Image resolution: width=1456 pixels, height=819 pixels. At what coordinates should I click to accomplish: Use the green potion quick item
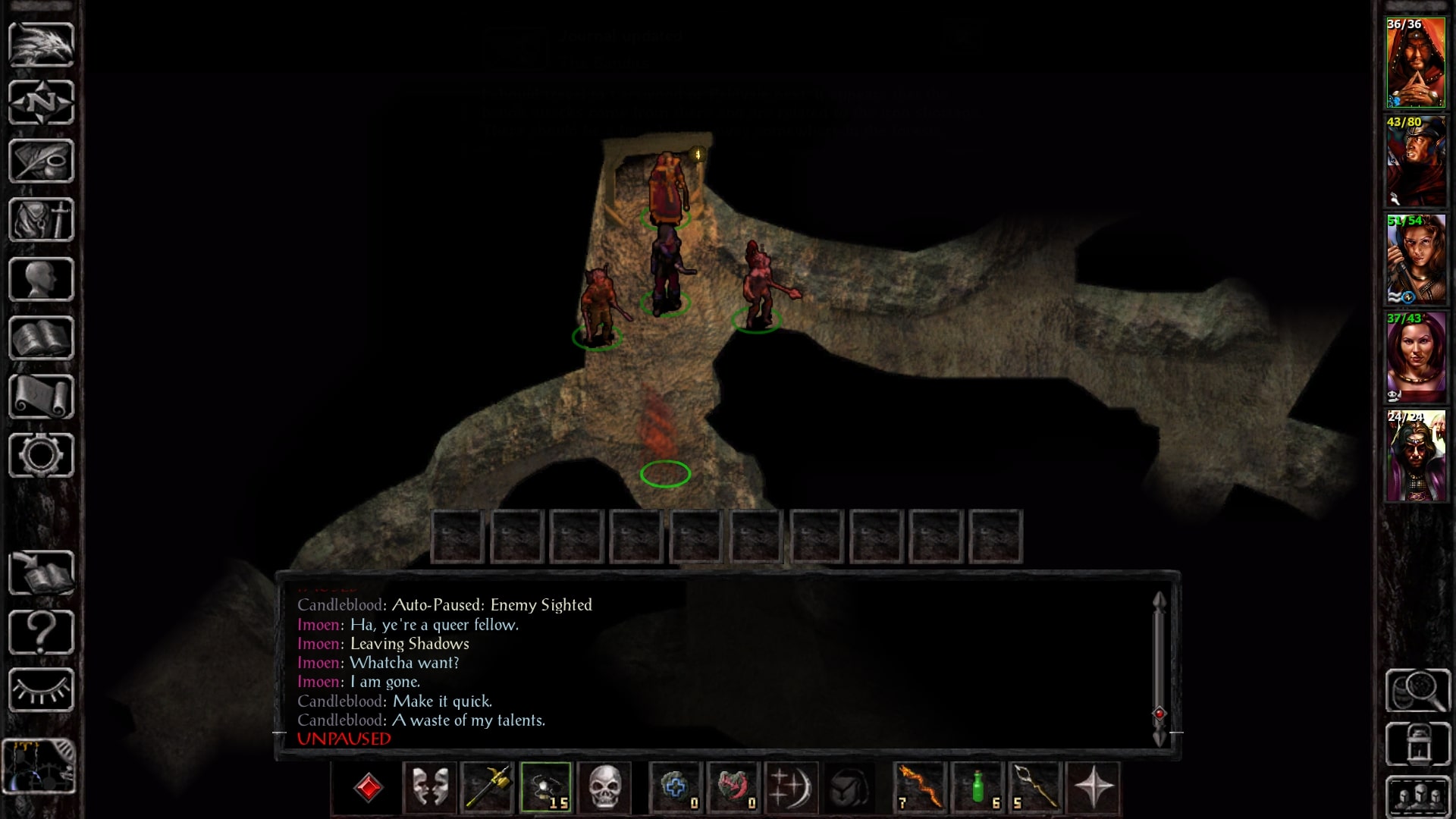click(978, 787)
